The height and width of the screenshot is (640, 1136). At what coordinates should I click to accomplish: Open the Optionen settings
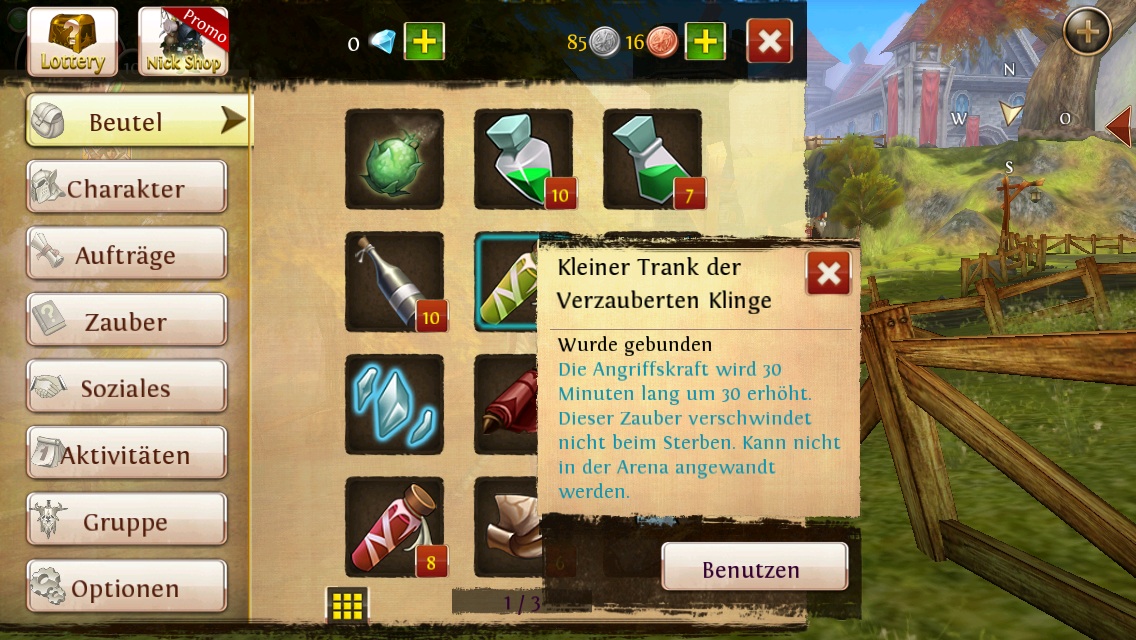tap(127, 588)
